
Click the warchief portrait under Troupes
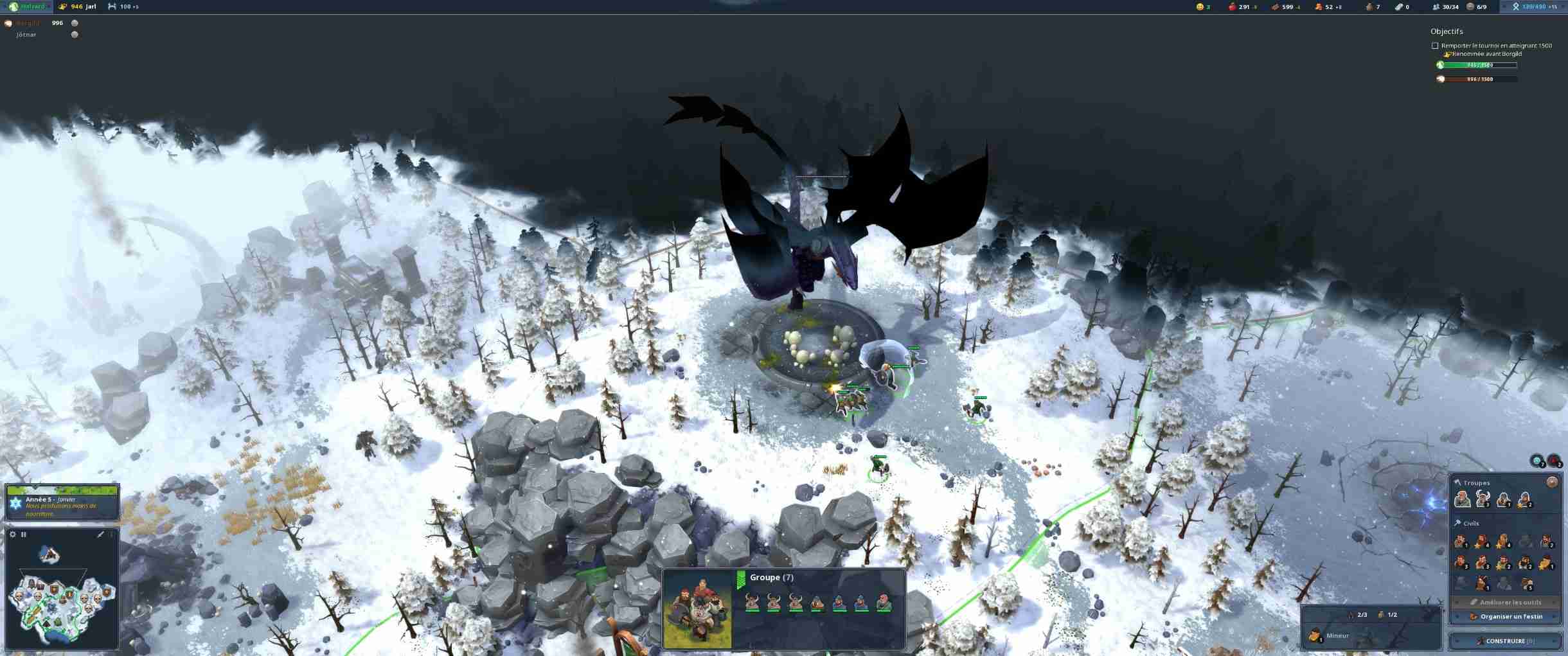coord(1462,499)
